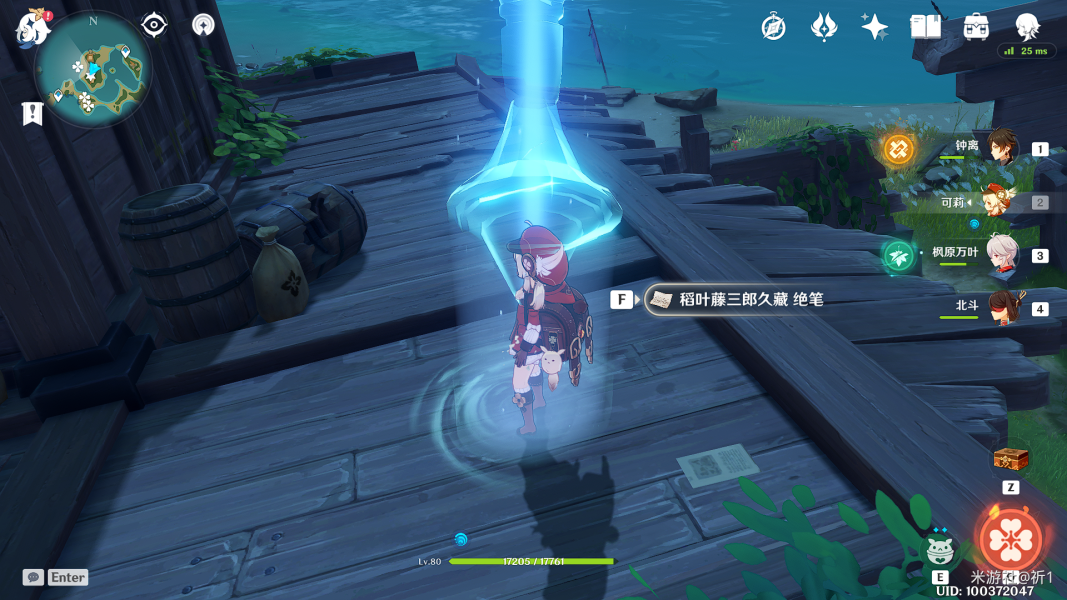Open the map from the minimap

tap(93, 70)
